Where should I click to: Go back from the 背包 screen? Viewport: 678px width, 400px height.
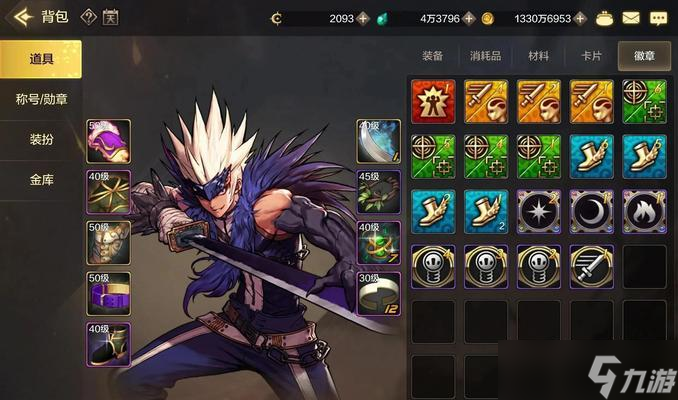(21, 17)
